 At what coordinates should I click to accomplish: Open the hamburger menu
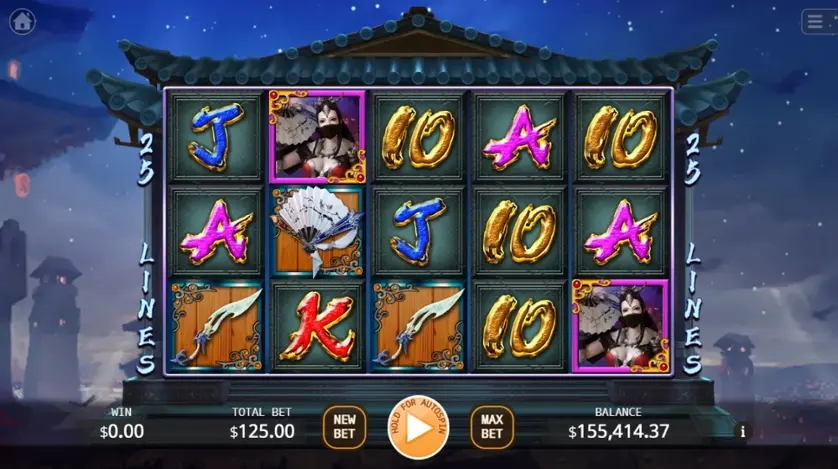[x=818, y=22]
